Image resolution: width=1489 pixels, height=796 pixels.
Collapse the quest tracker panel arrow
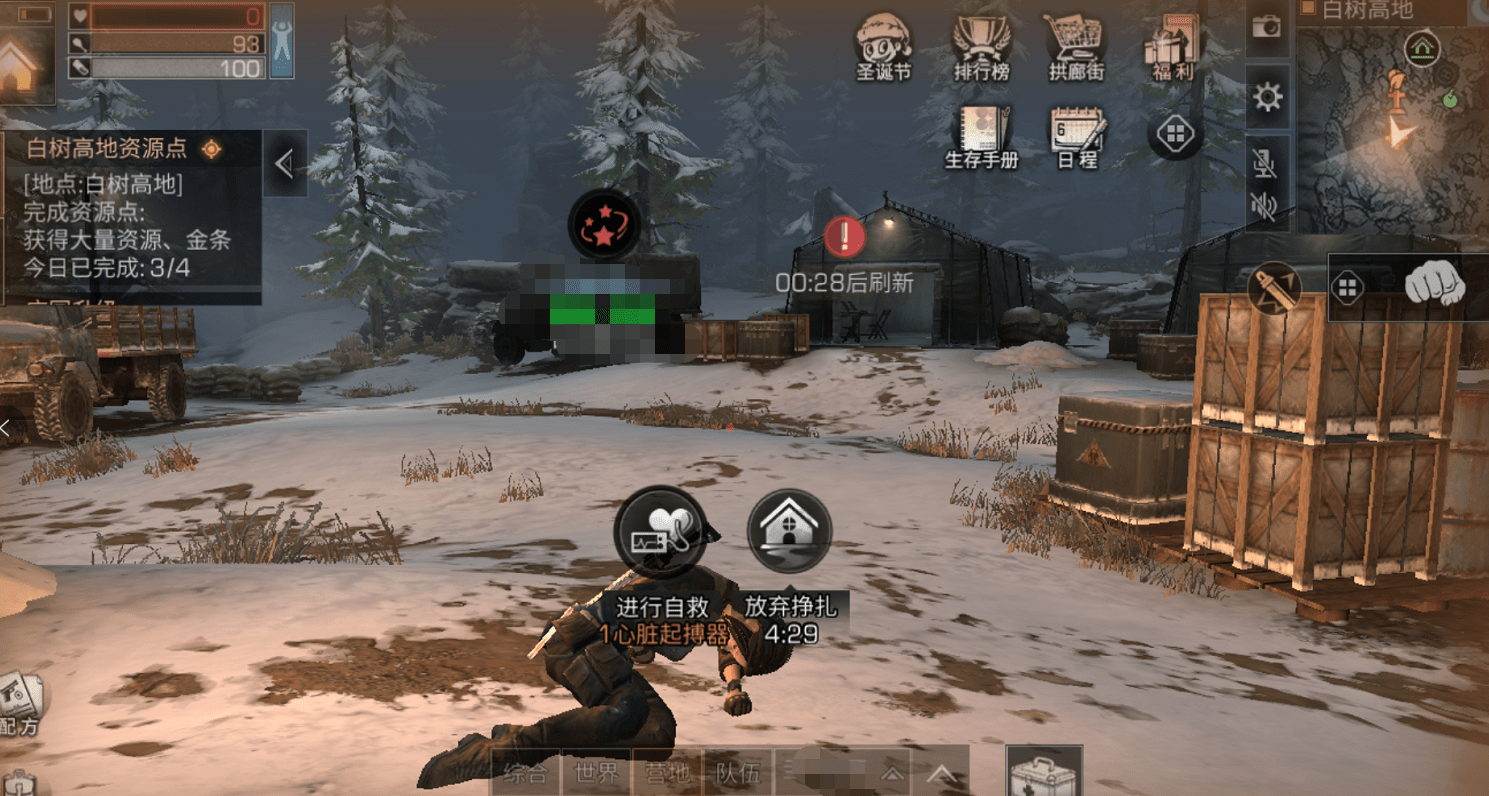(284, 163)
